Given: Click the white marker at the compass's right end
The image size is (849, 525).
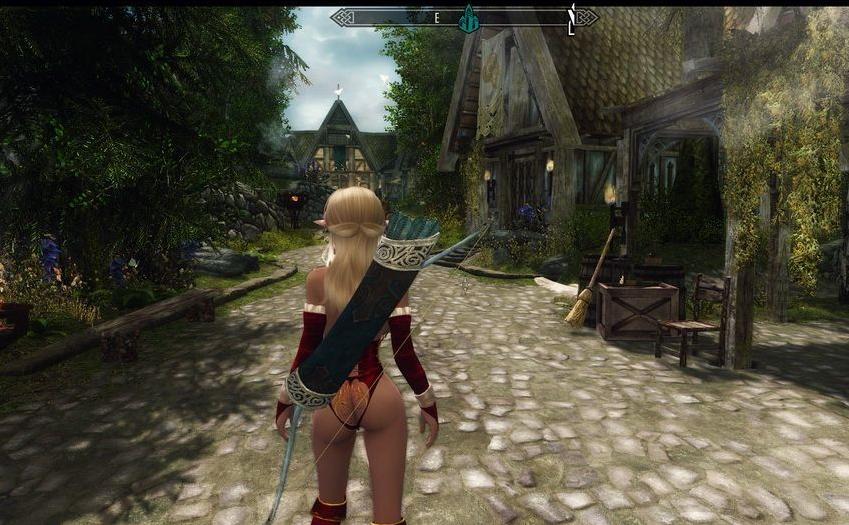Looking at the screenshot, I should coord(571,18).
